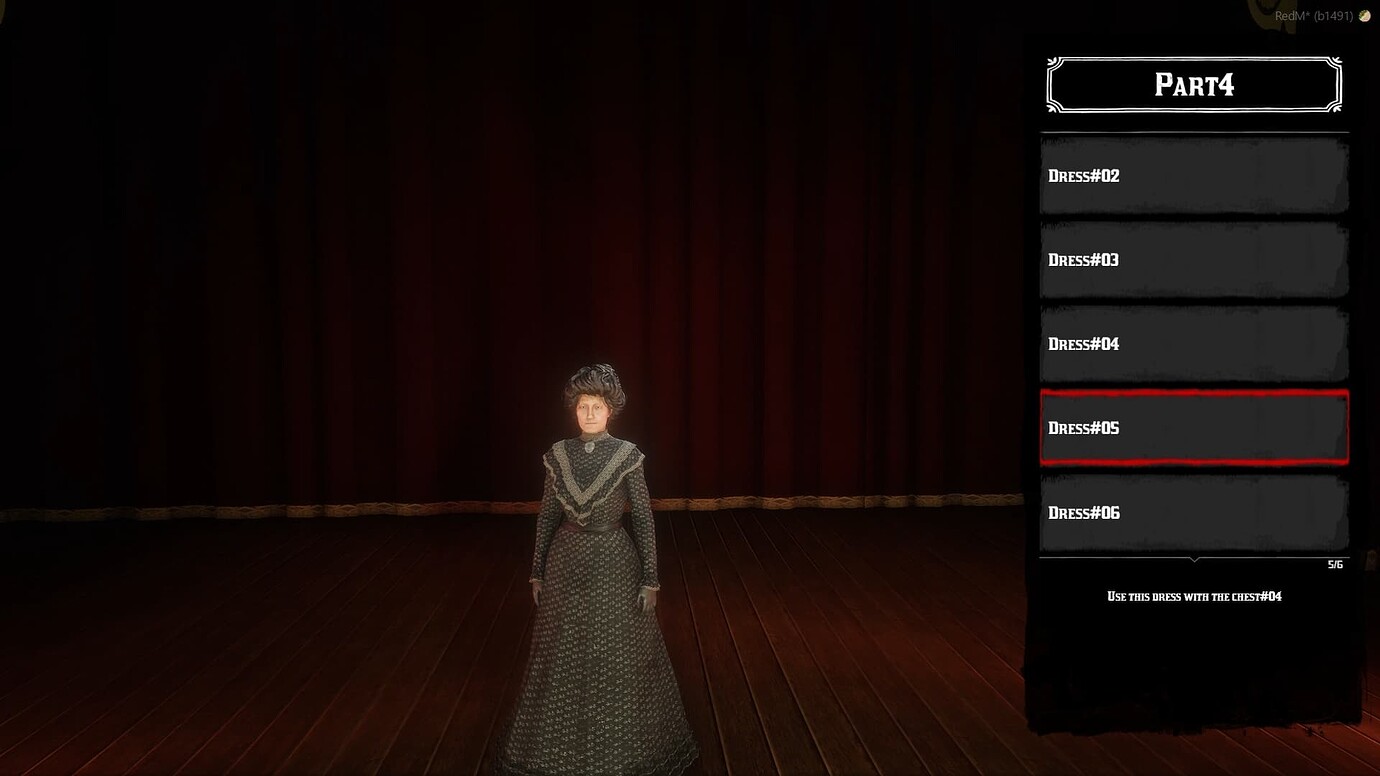
Task: Select the Dress#03 option
Action: click(1194, 260)
